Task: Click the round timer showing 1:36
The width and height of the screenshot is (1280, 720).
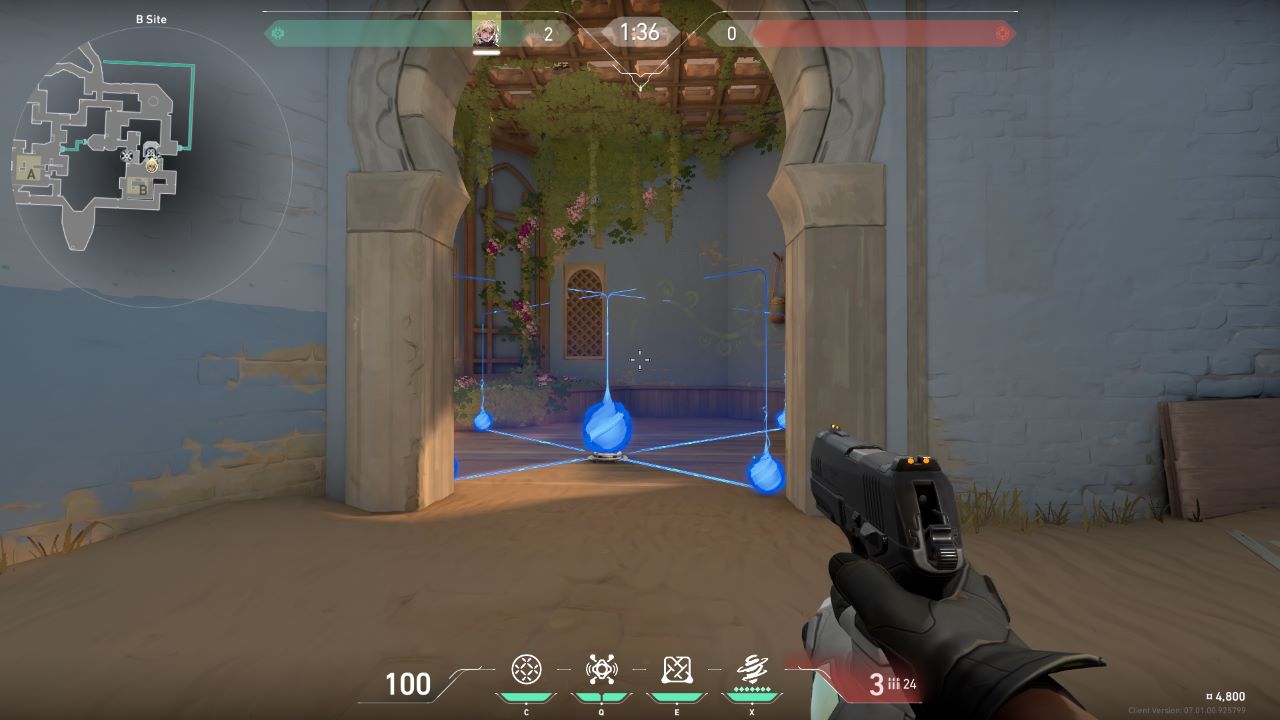Action: point(638,32)
